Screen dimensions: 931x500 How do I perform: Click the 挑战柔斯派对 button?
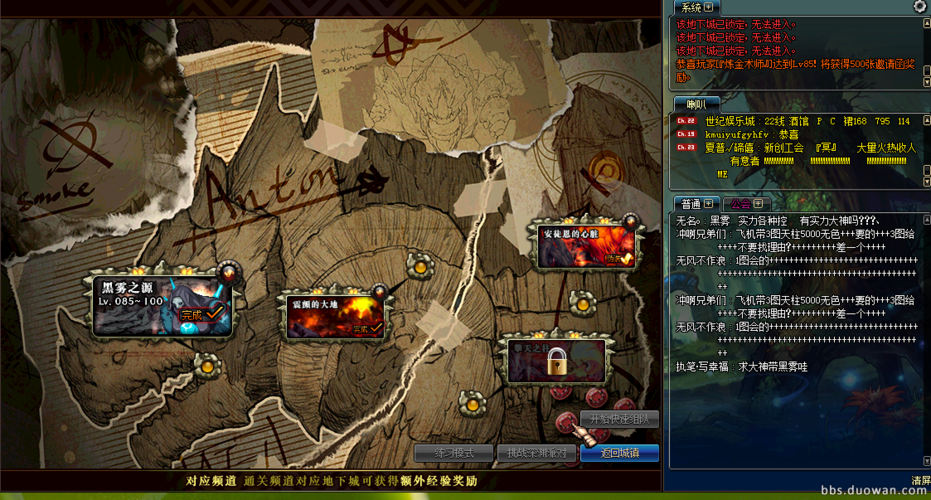click(x=536, y=453)
